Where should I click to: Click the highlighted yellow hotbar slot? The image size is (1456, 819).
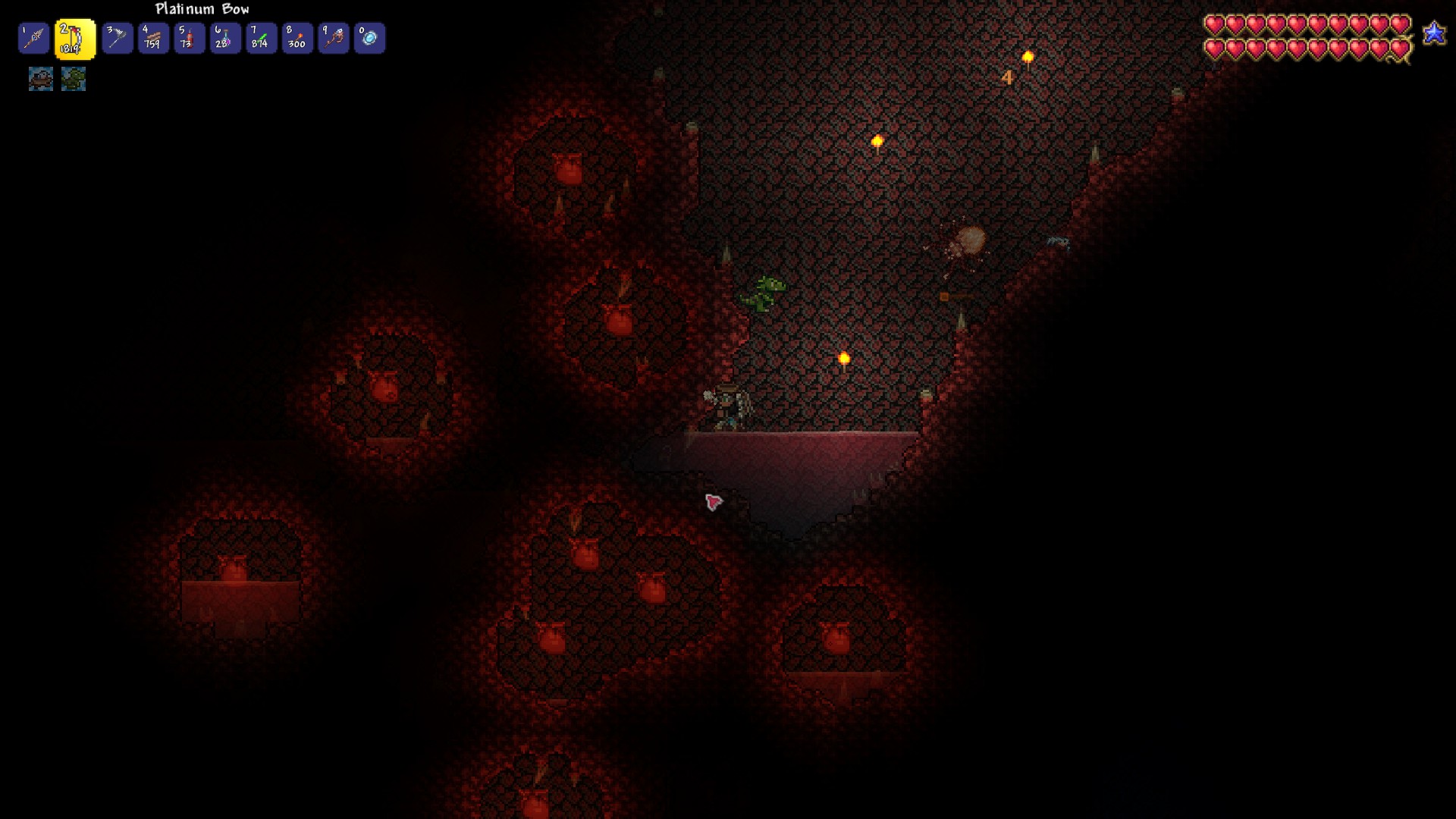(74, 37)
